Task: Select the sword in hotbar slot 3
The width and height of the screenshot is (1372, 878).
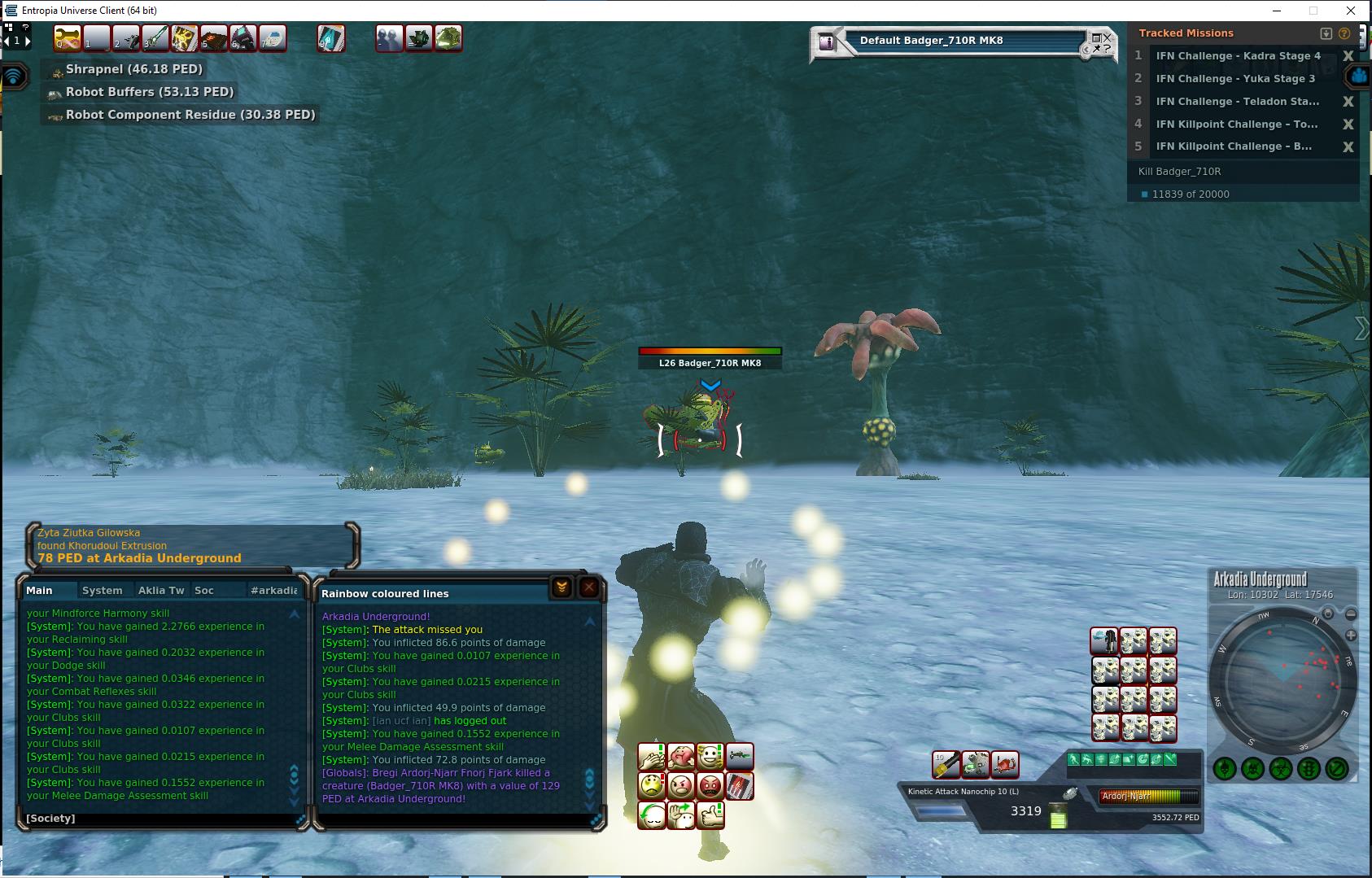Action: pos(155,38)
